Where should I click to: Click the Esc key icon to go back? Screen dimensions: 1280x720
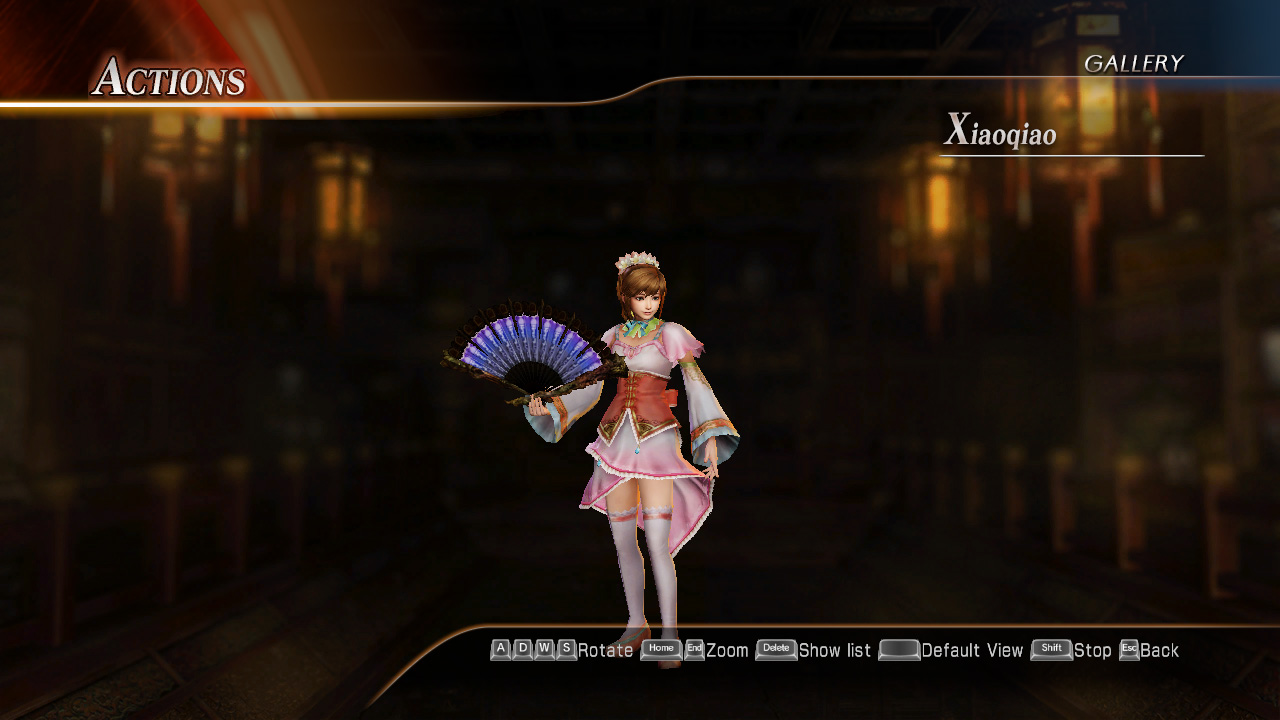[1128, 650]
